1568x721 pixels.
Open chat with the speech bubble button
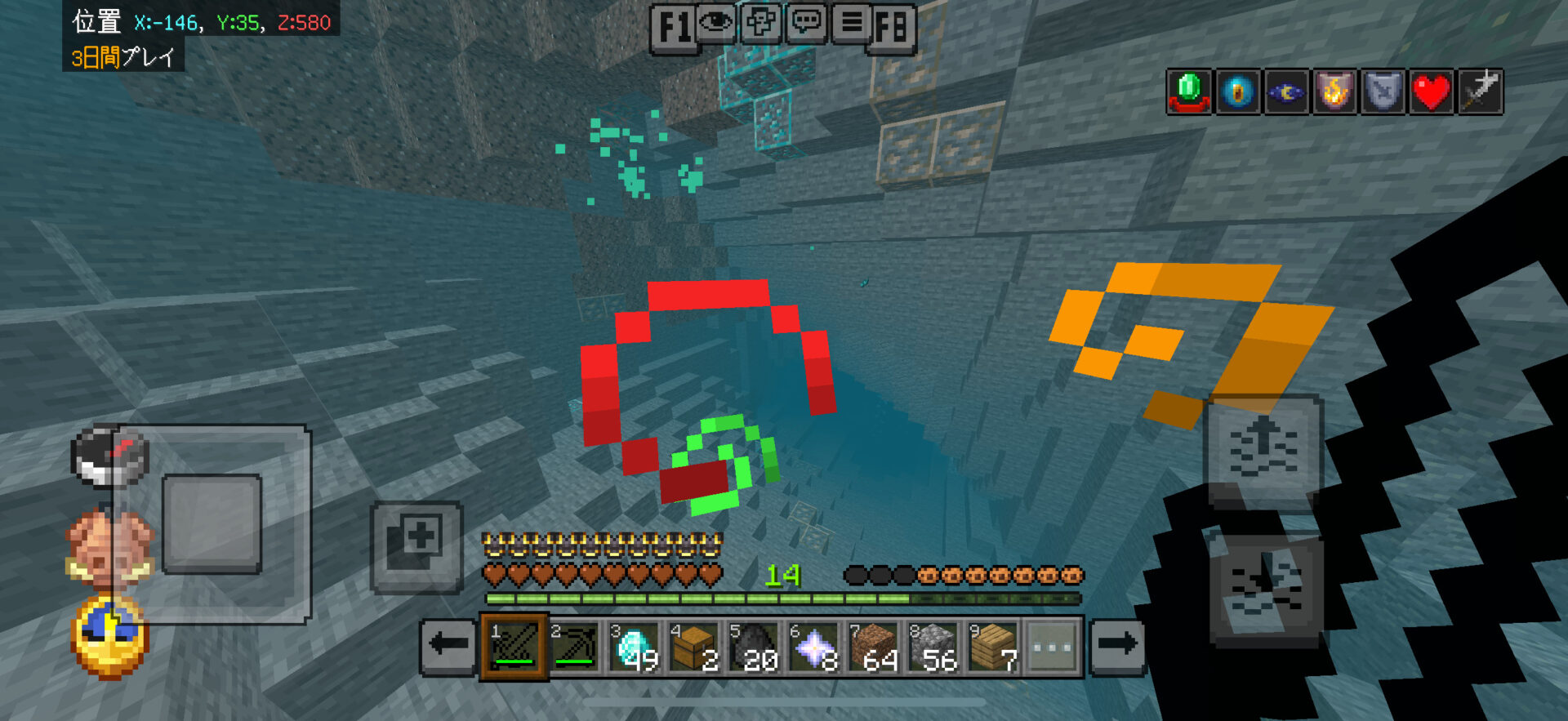806,22
